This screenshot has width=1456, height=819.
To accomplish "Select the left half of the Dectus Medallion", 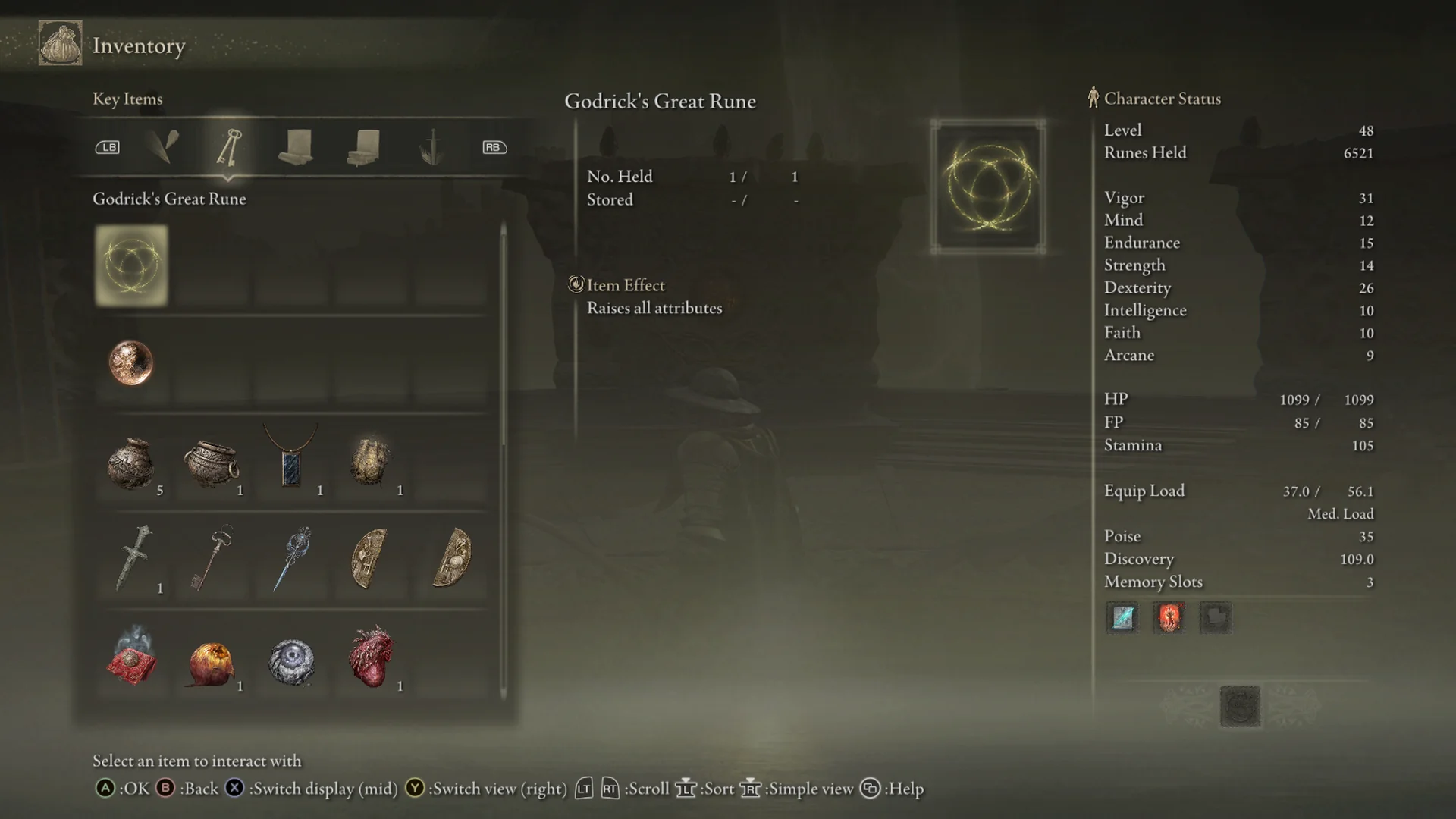I will pyautogui.click(x=372, y=560).
